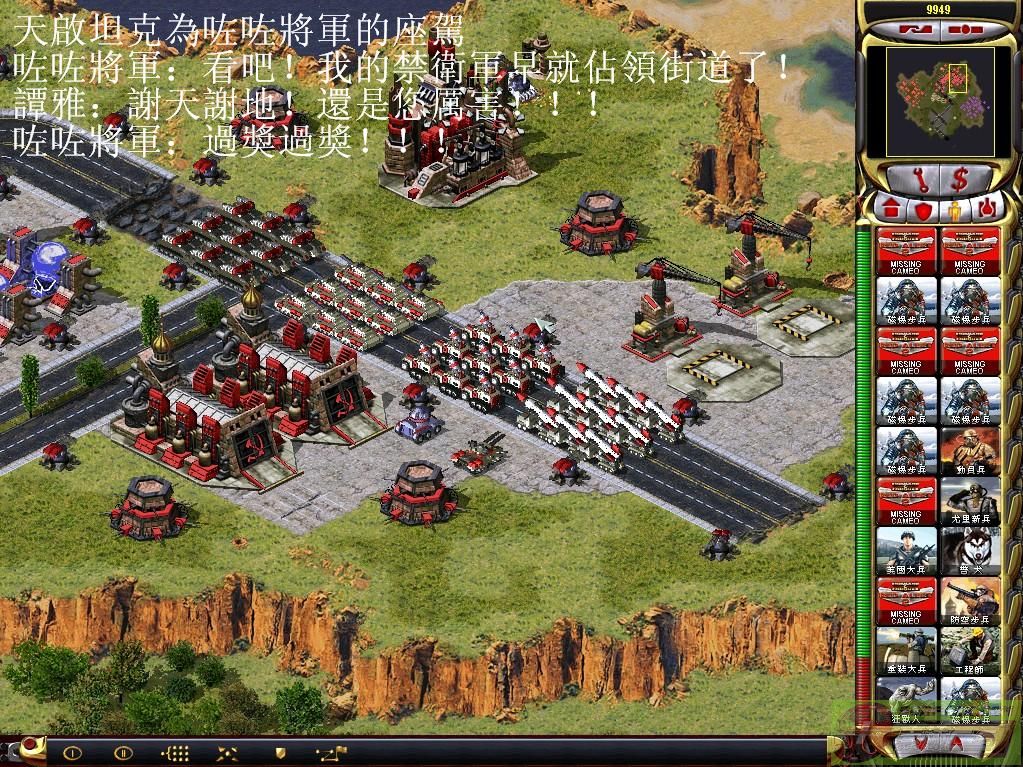Select team II on the command bar
The height and width of the screenshot is (767, 1023).
(x=124, y=753)
